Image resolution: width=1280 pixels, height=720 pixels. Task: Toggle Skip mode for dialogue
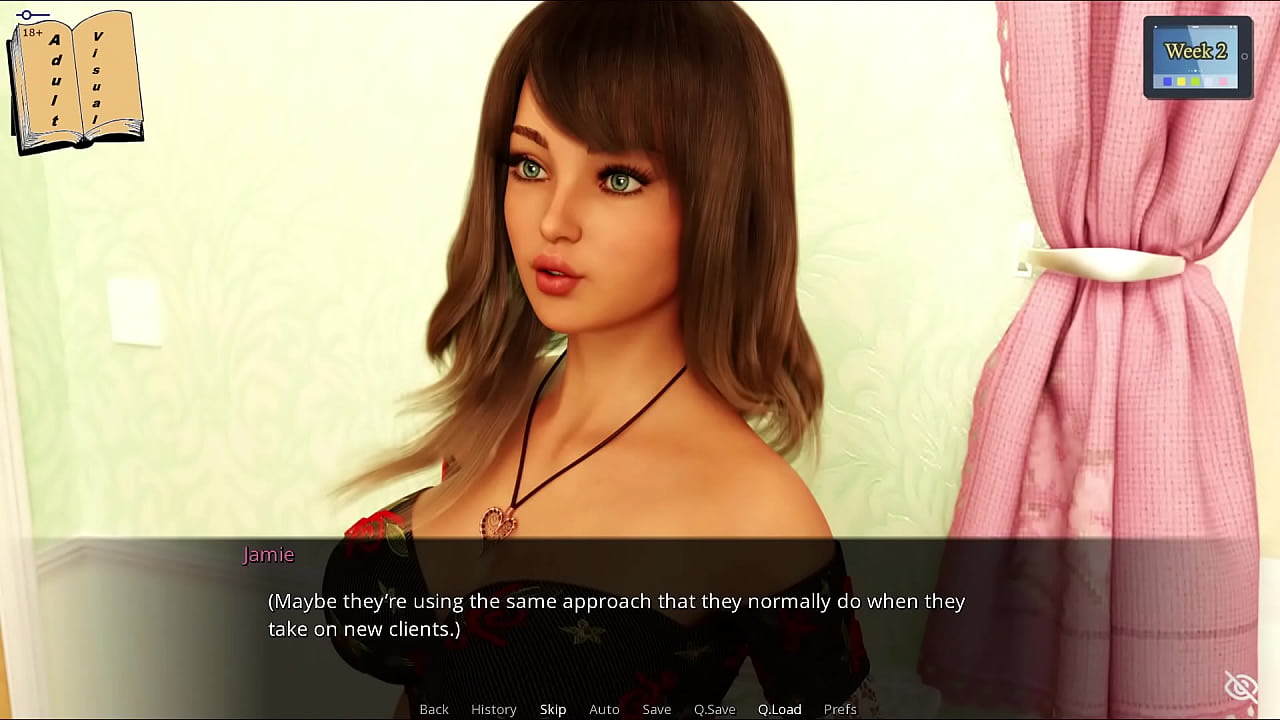point(553,709)
